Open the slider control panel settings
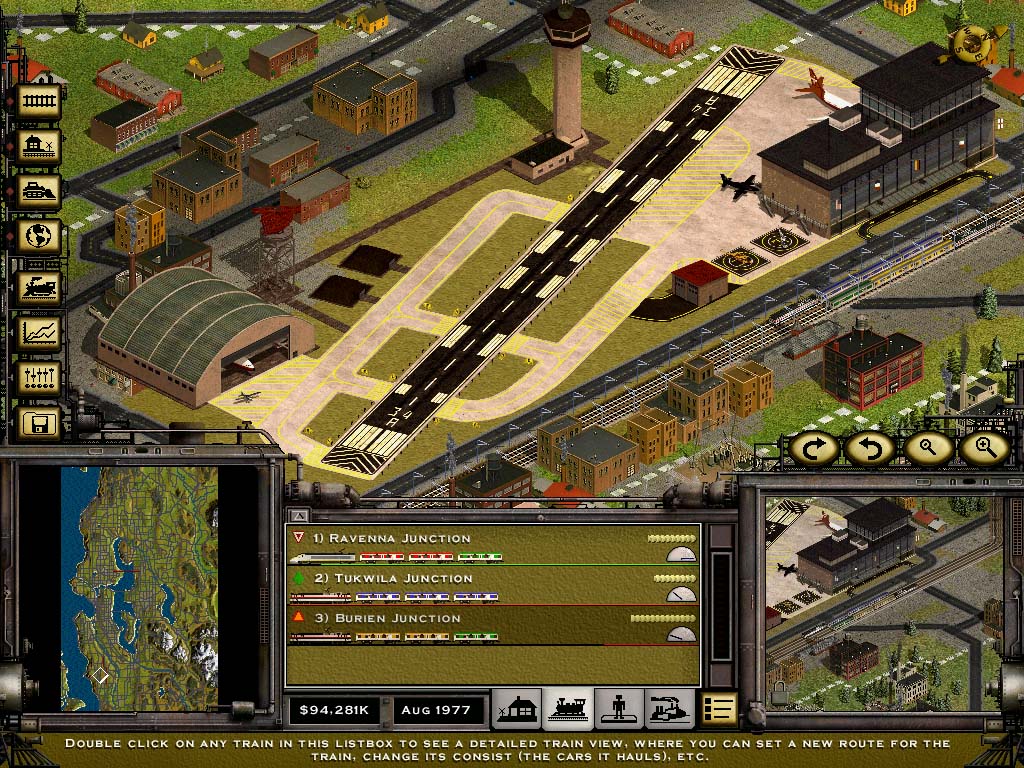Screen dimensions: 1024x768 [x=40, y=378]
